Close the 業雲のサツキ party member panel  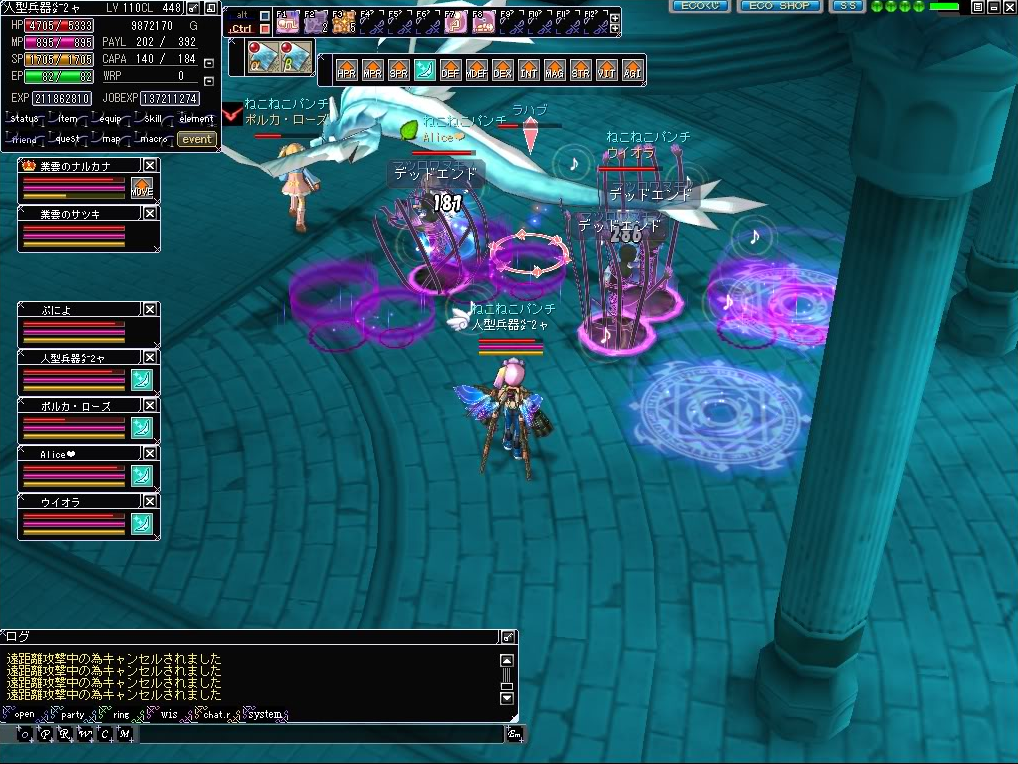(150, 213)
